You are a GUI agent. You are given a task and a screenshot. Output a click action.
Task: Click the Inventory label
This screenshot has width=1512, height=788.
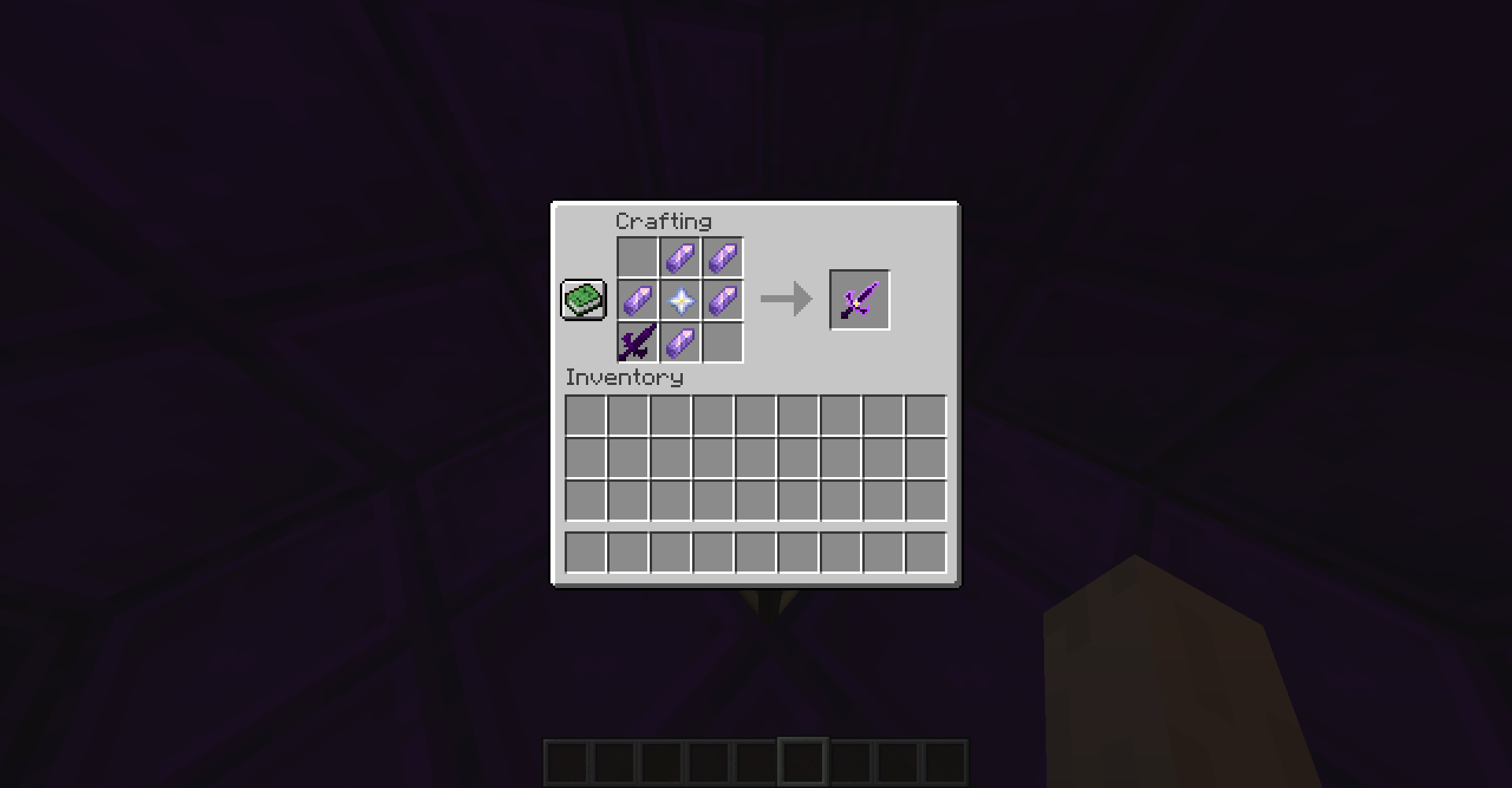[x=623, y=378]
